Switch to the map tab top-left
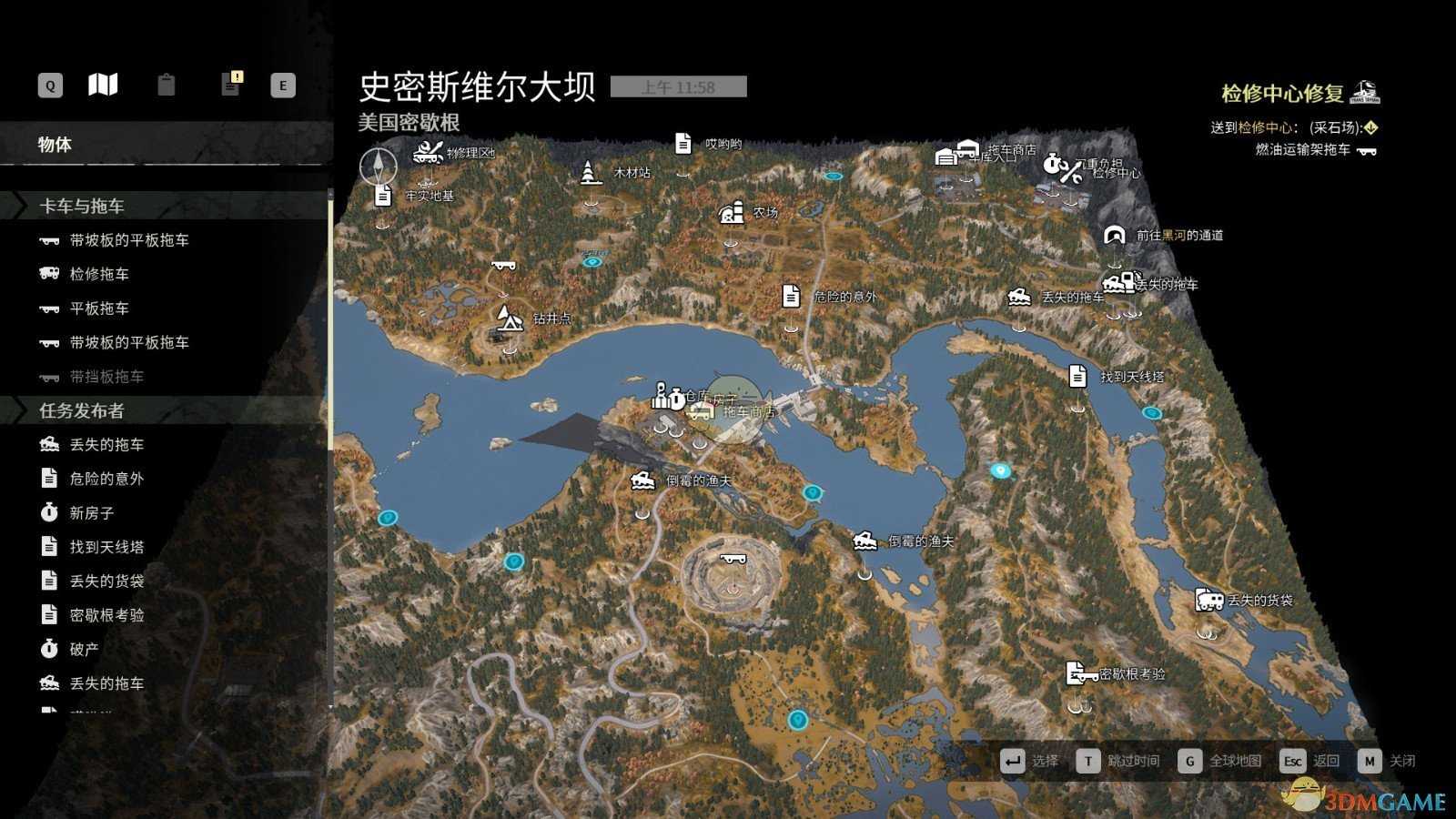The image size is (1456, 819). [102, 84]
